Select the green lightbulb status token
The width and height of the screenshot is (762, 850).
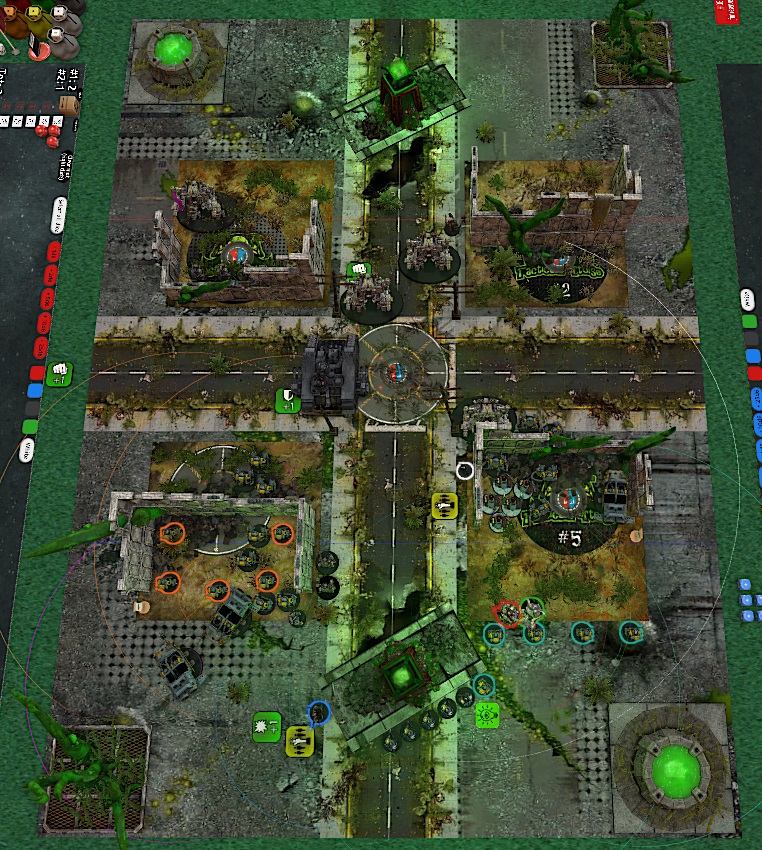click(488, 714)
